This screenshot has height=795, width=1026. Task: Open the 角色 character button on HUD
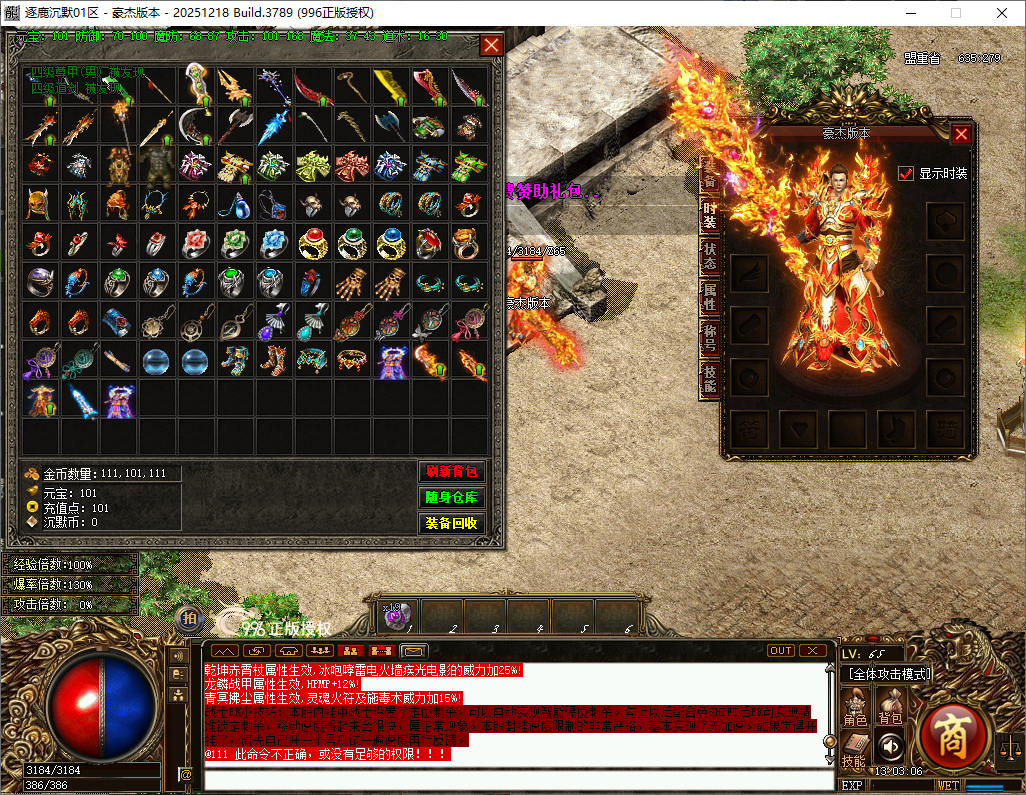coord(855,707)
